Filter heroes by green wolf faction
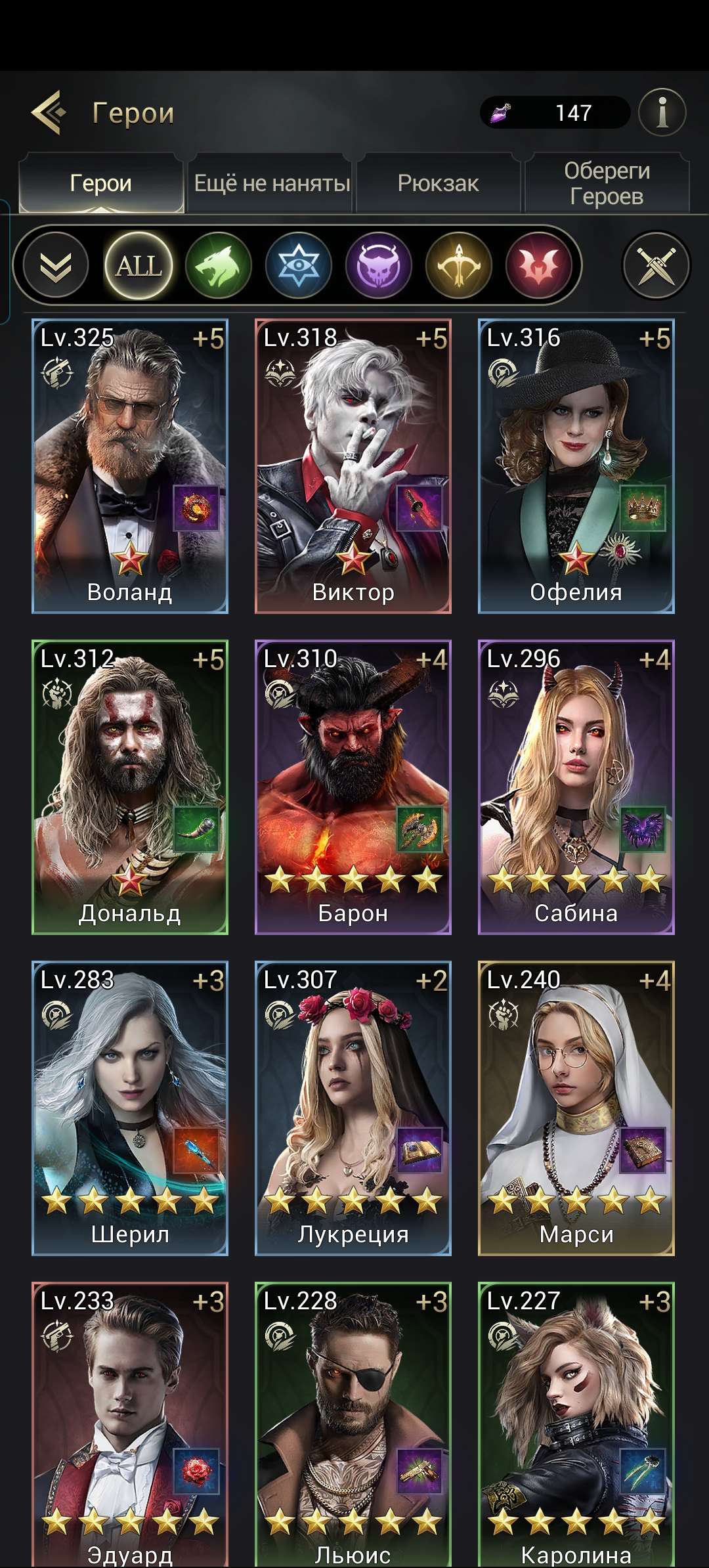 219,265
